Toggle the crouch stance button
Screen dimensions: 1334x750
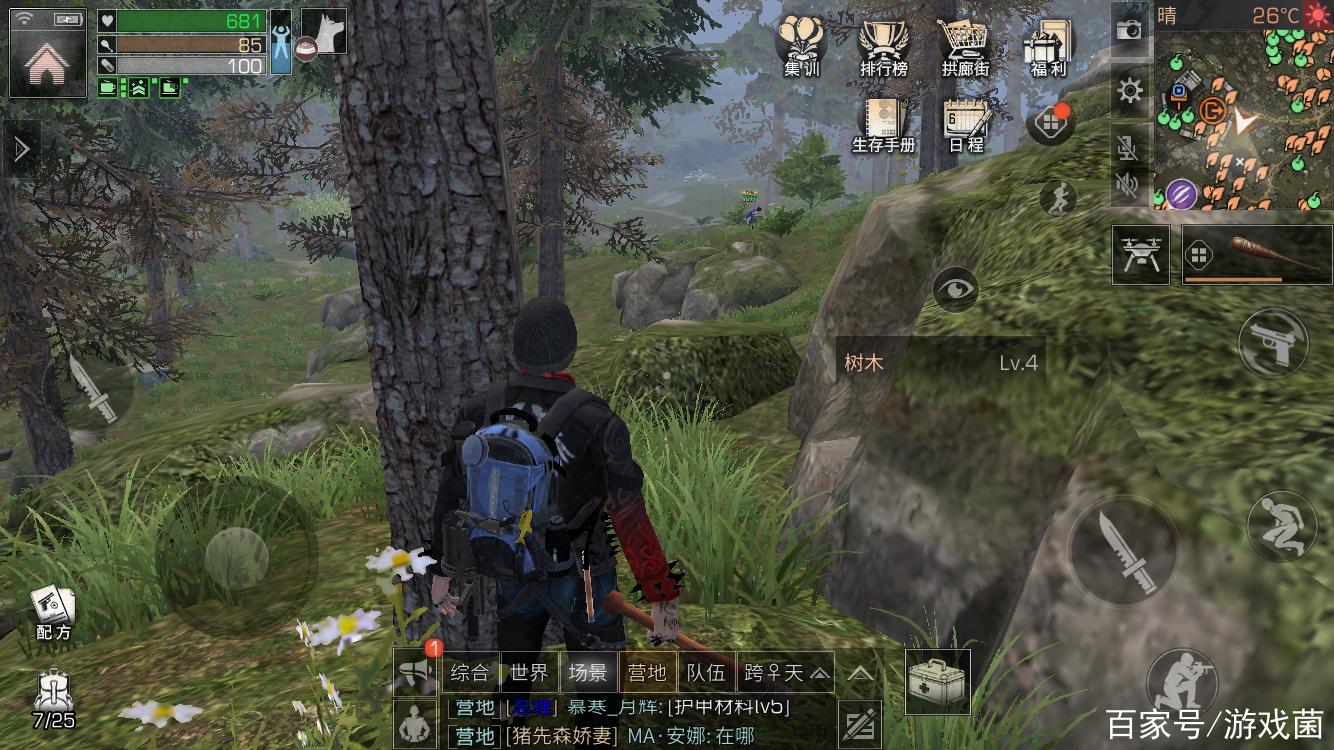coord(1282,525)
